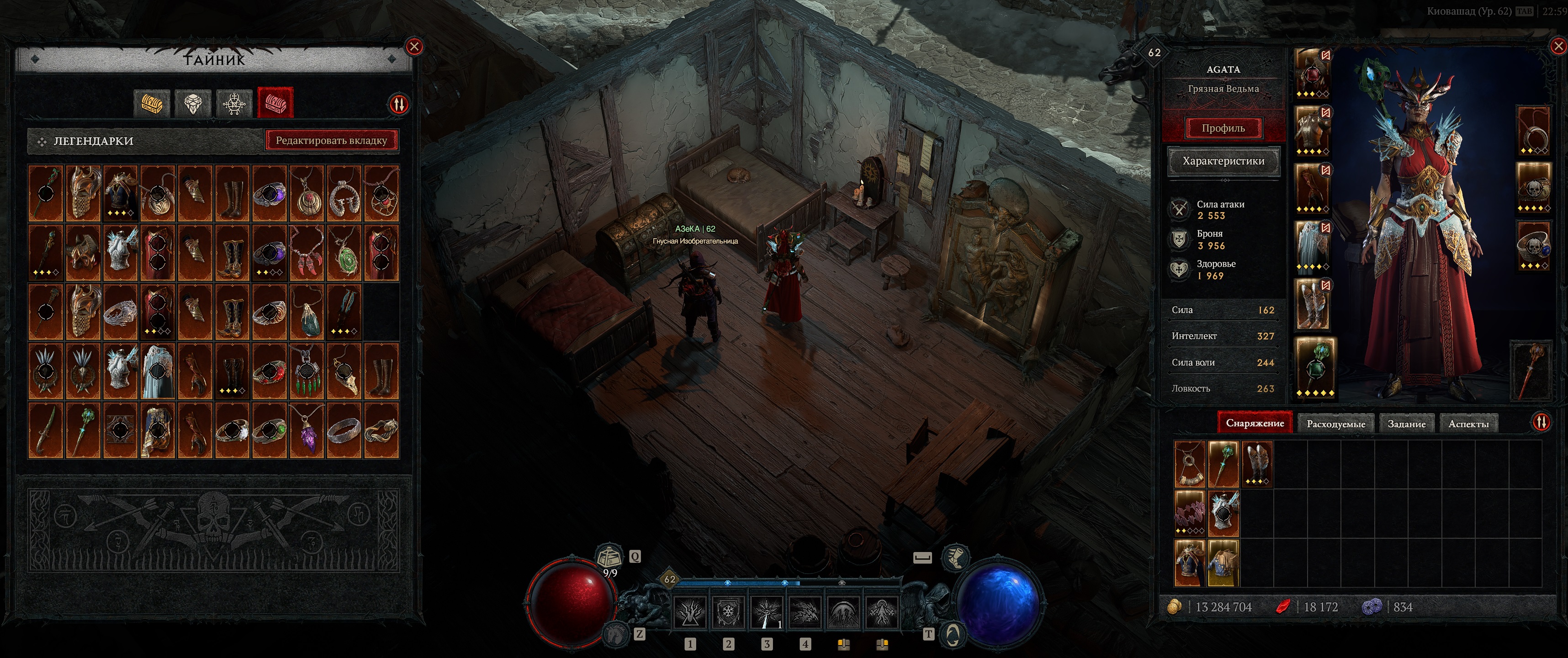Image resolution: width=1568 pixels, height=658 pixels.
Task: Click the Редактировать вкладку button
Action: click(331, 141)
